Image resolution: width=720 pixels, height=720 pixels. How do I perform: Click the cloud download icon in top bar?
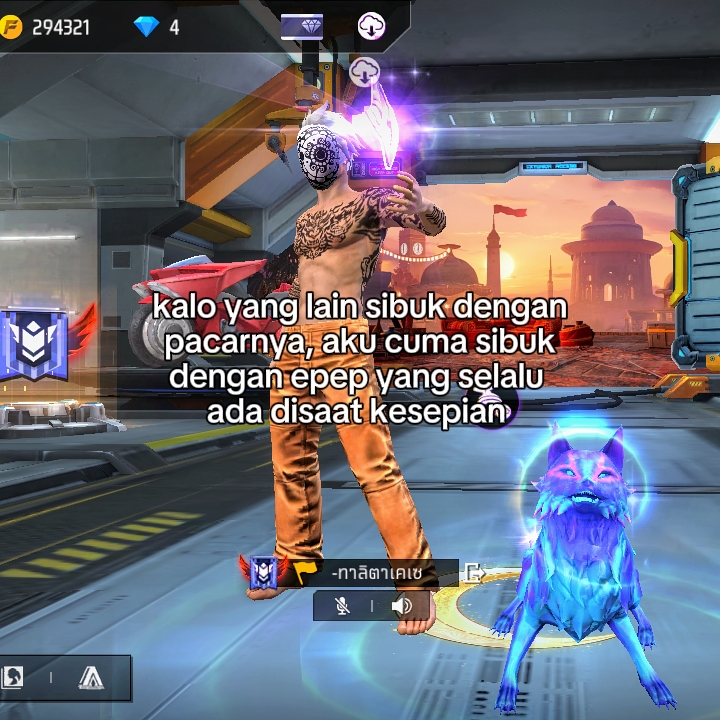tap(372, 26)
